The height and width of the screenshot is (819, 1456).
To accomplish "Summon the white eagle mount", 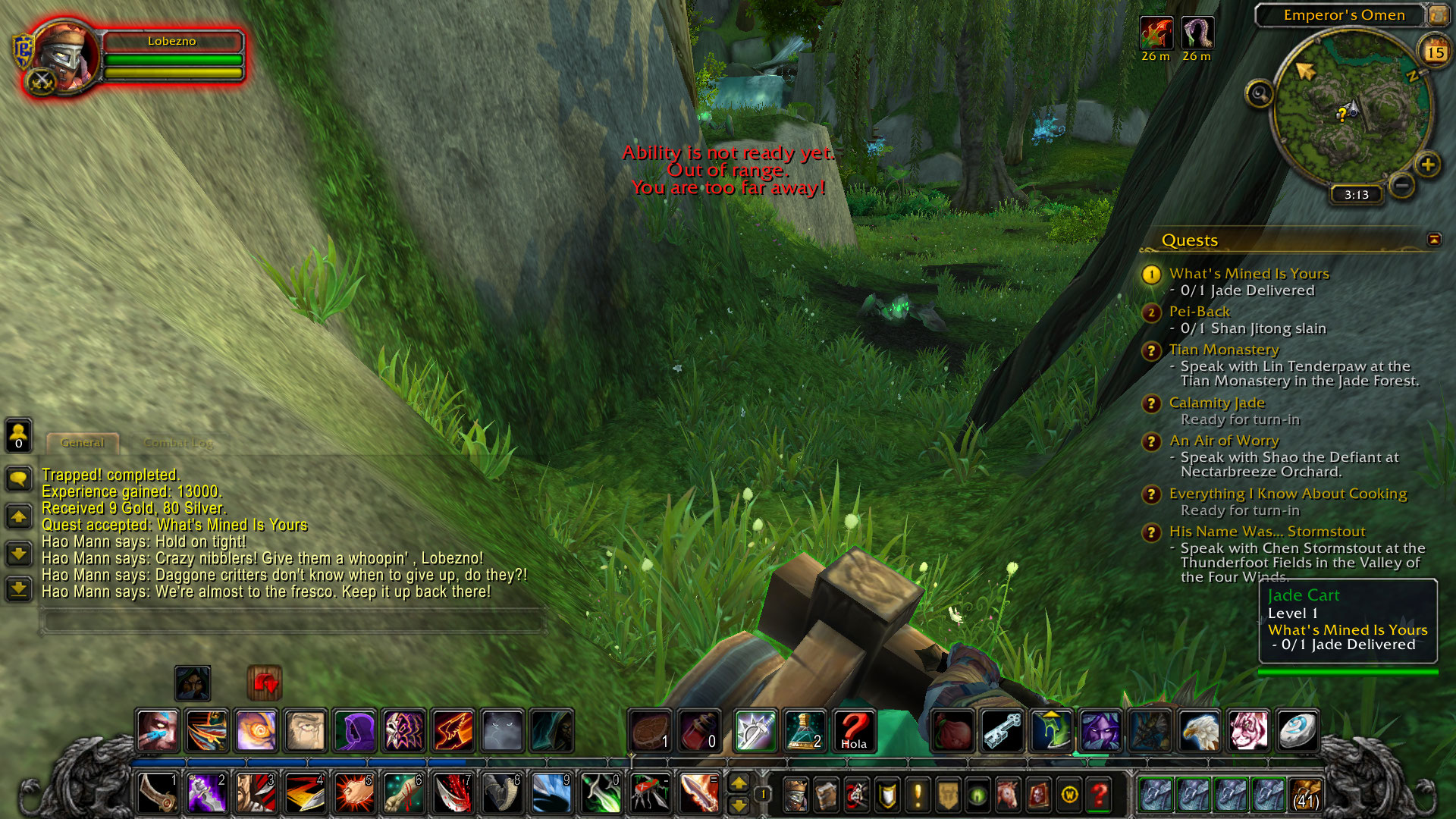I will click(1199, 731).
